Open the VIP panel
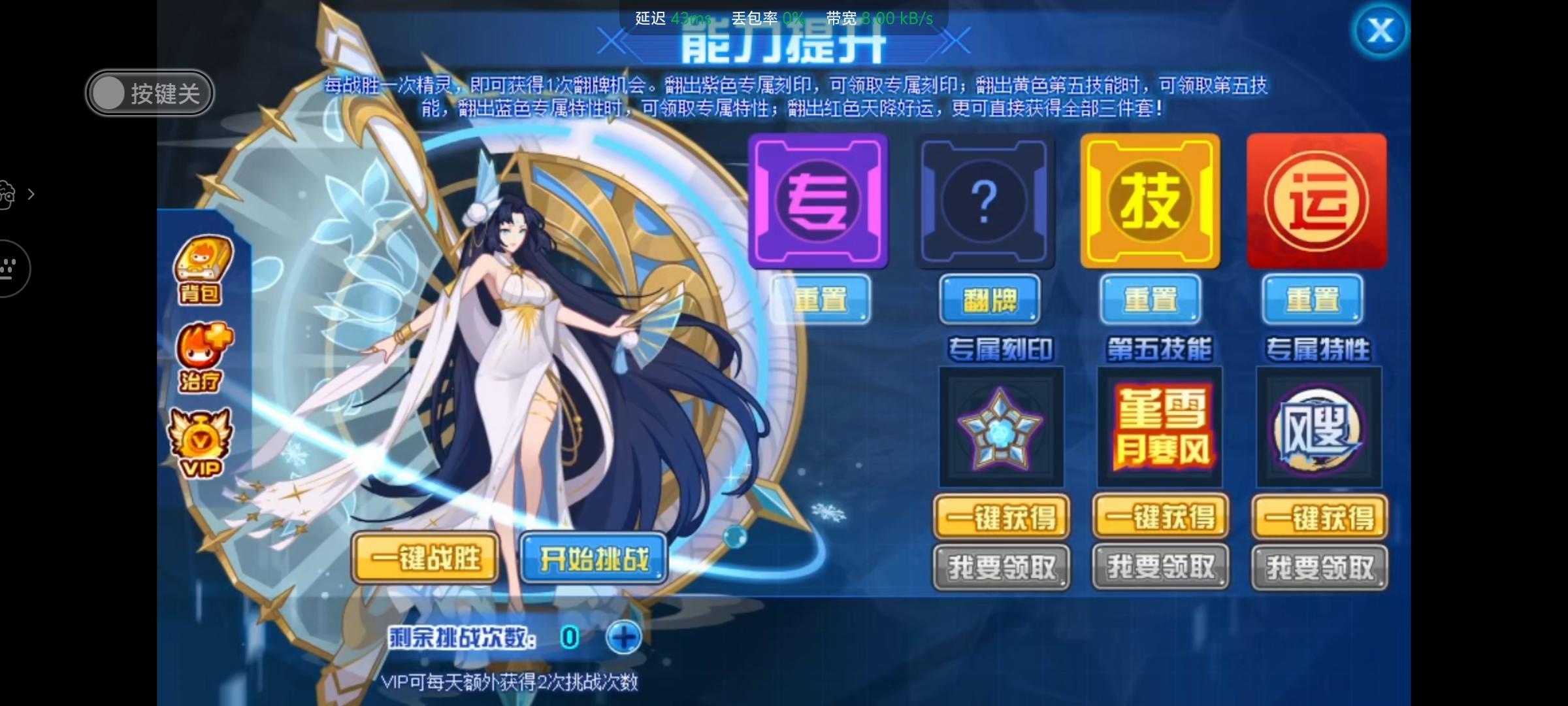Viewport: 1568px width, 706px height. 199,441
